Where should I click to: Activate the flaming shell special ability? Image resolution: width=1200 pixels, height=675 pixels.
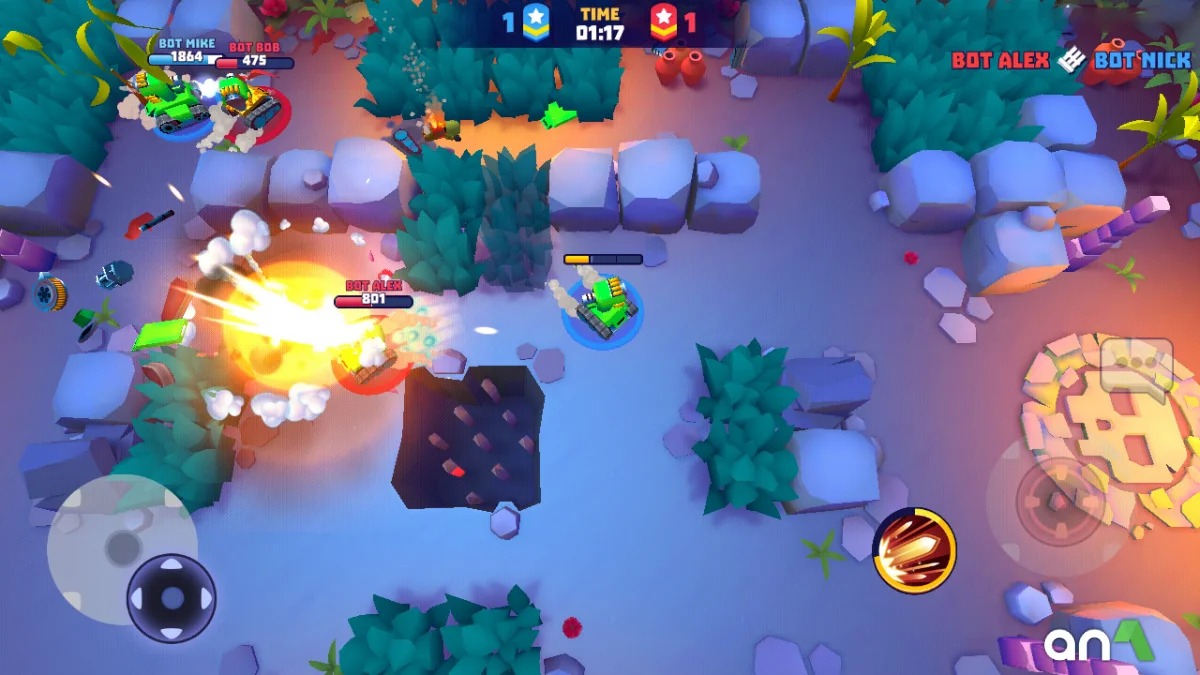pyautogui.click(x=914, y=550)
